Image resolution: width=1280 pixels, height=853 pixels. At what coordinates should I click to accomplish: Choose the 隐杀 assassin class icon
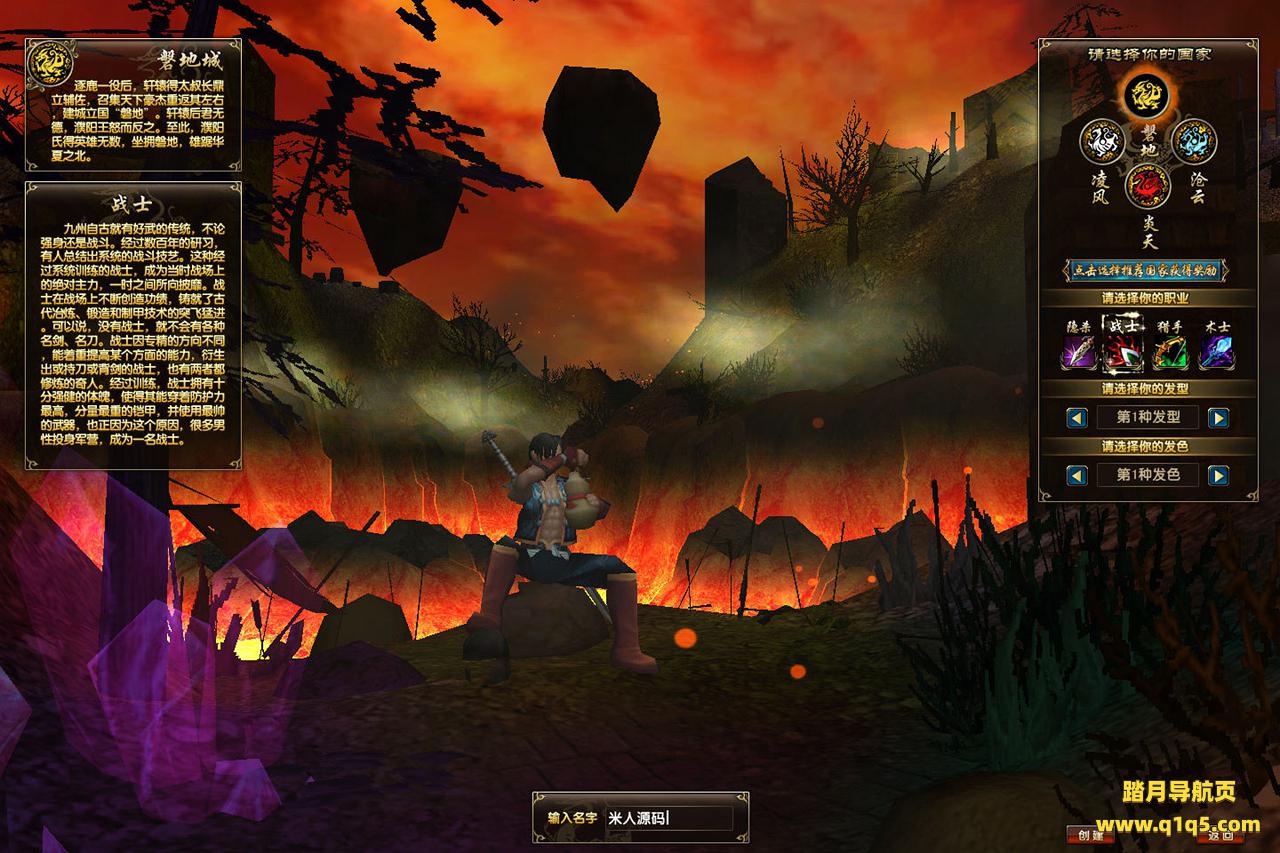point(1077,351)
